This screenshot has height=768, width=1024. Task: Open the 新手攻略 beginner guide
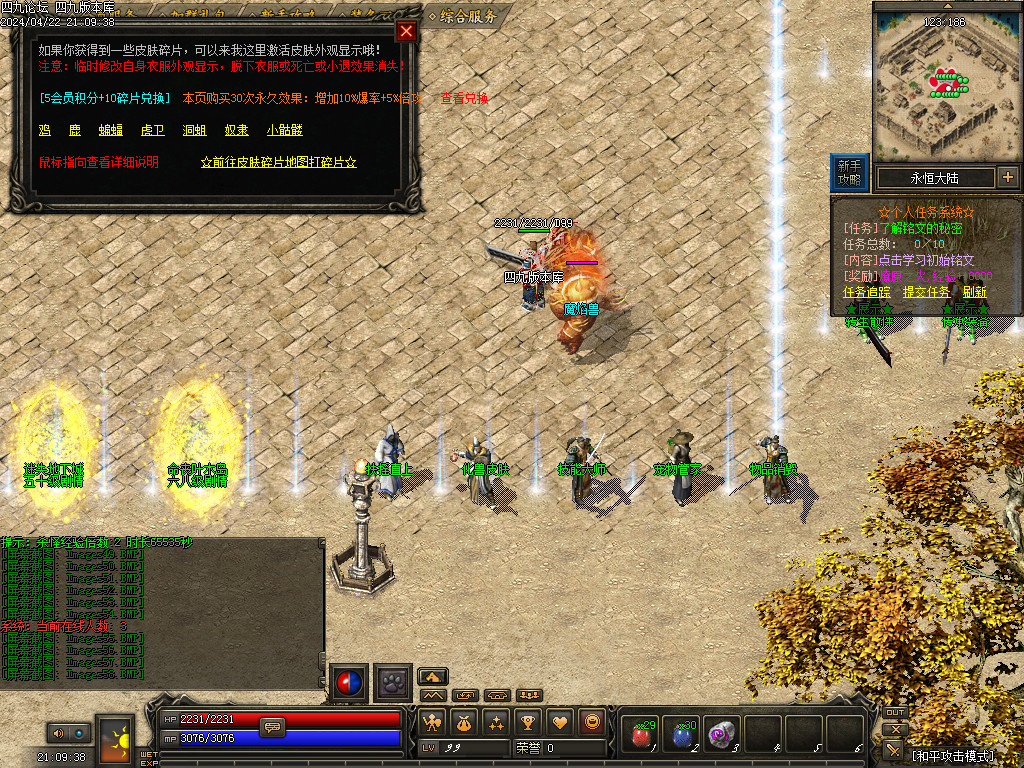[849, 172]
